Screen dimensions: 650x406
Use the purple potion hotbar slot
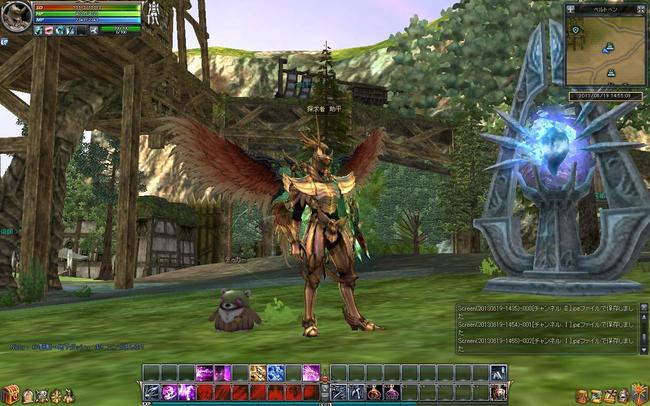(392, 392)
